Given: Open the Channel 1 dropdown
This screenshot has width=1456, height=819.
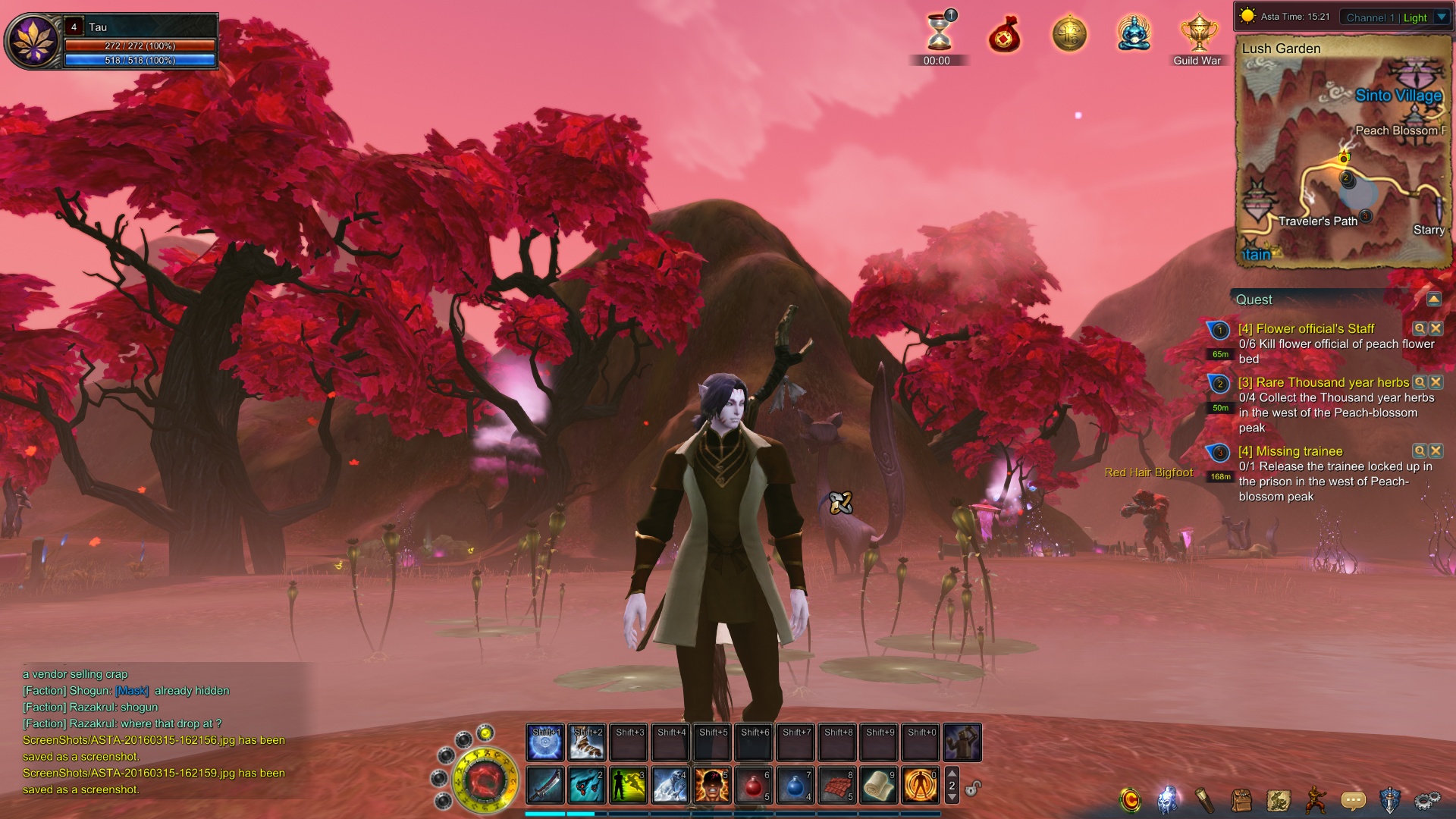Looking at the screenshot, I should 1442,17.
